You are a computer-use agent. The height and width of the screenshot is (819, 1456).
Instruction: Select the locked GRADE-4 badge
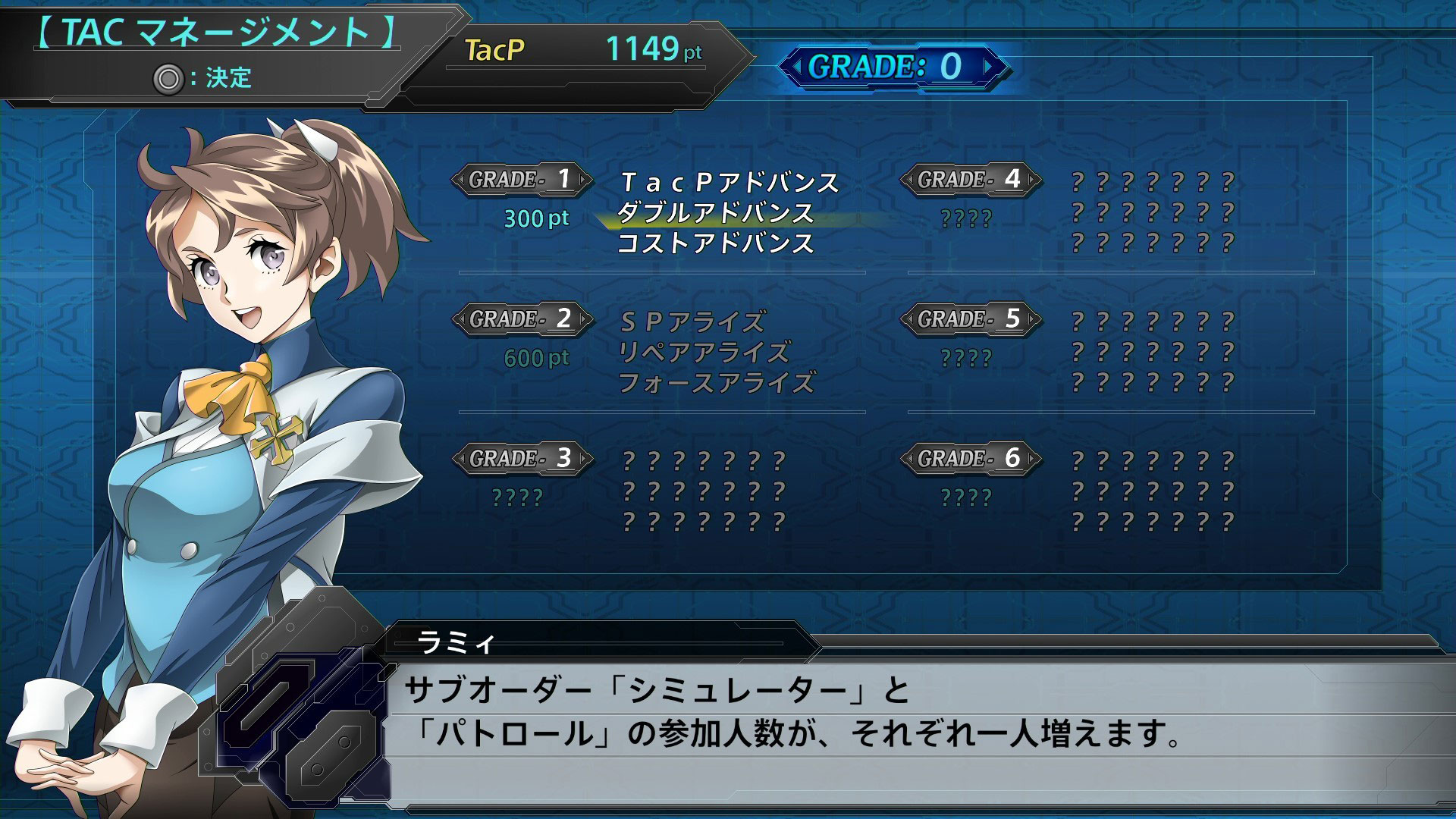click(971, 180)
